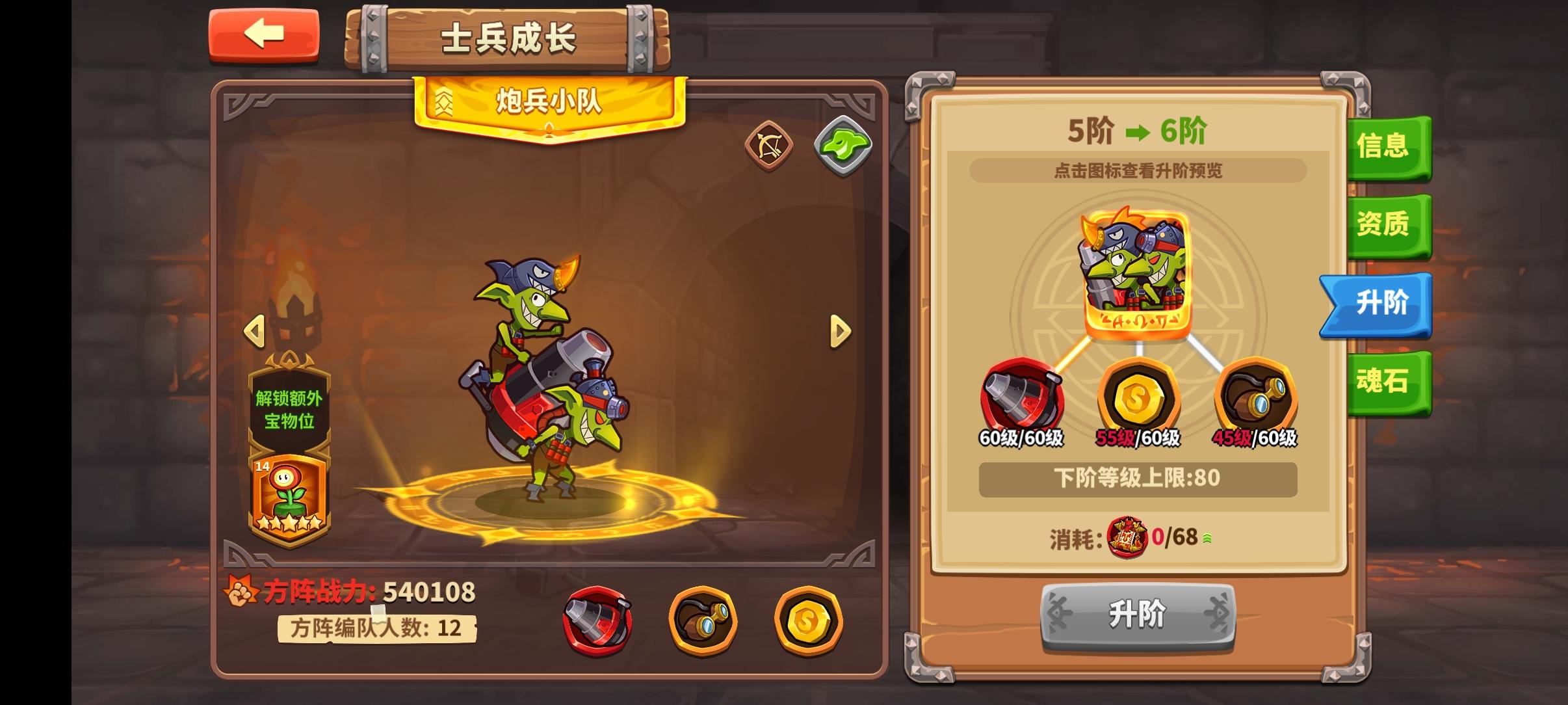Click the 消耗 upgrade material icon
The image size is (1568, 705).
click(1129, 538)
